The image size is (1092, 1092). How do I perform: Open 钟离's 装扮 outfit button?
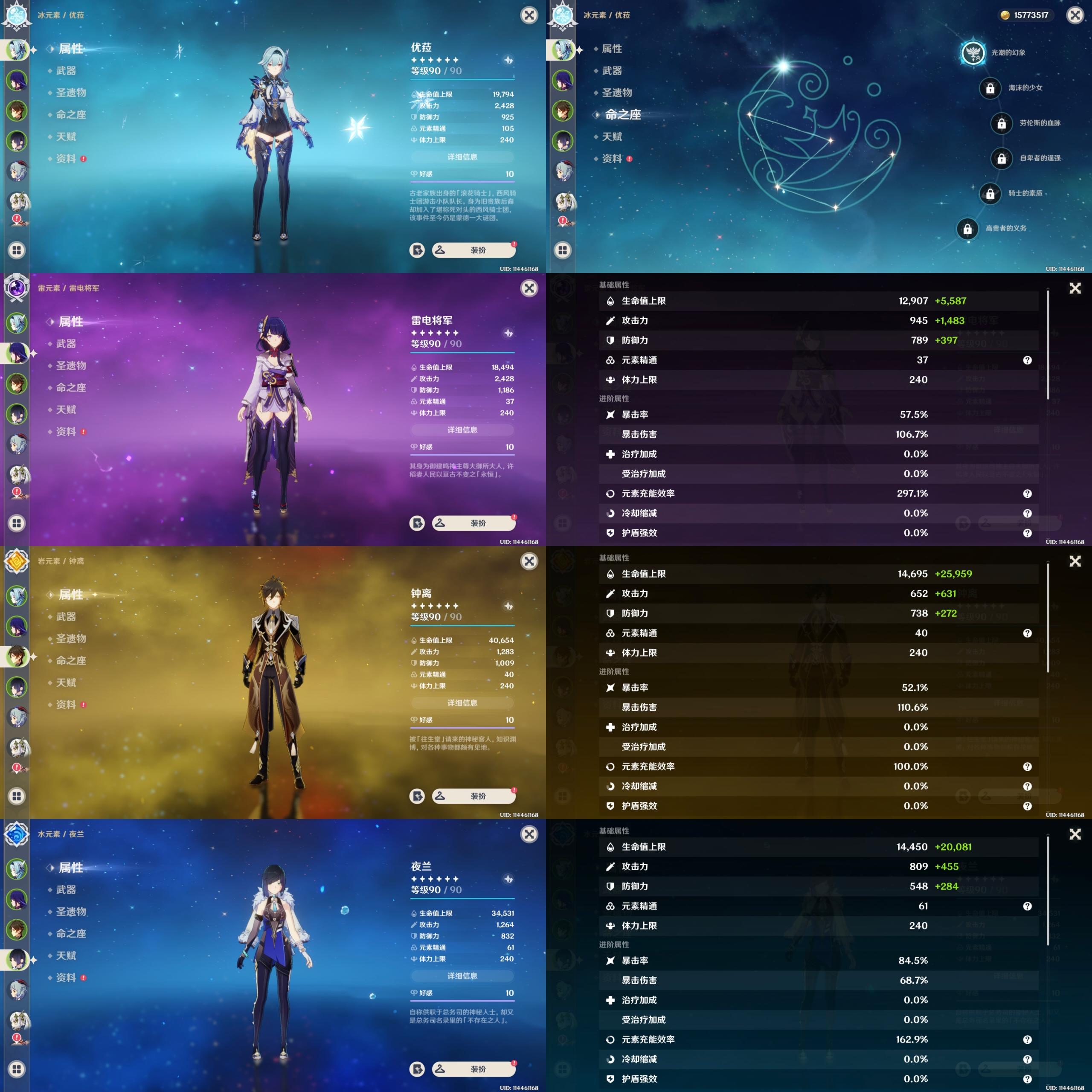pos(473,796)
